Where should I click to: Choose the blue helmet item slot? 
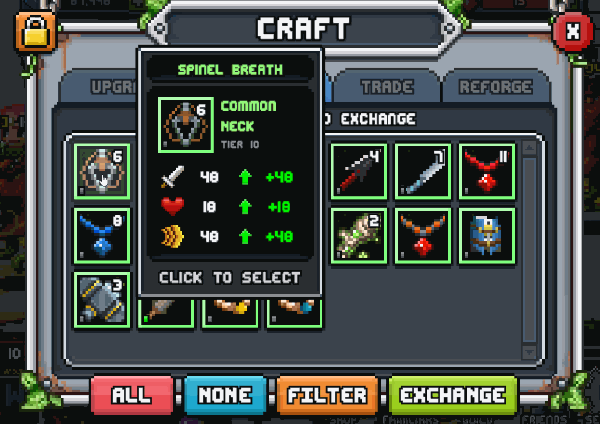tap(487, 235)
